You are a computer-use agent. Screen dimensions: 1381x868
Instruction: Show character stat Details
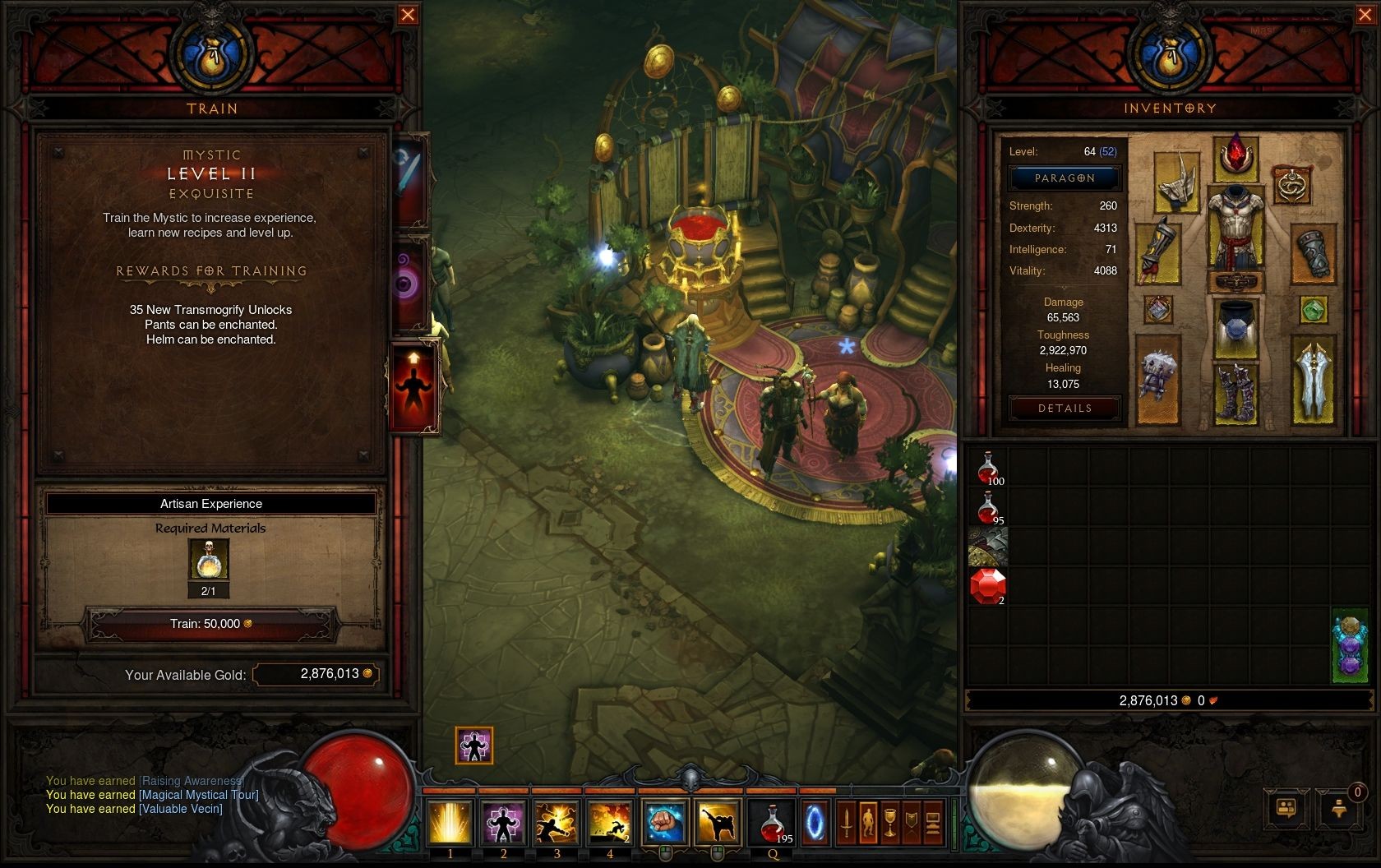(1065, 409)
